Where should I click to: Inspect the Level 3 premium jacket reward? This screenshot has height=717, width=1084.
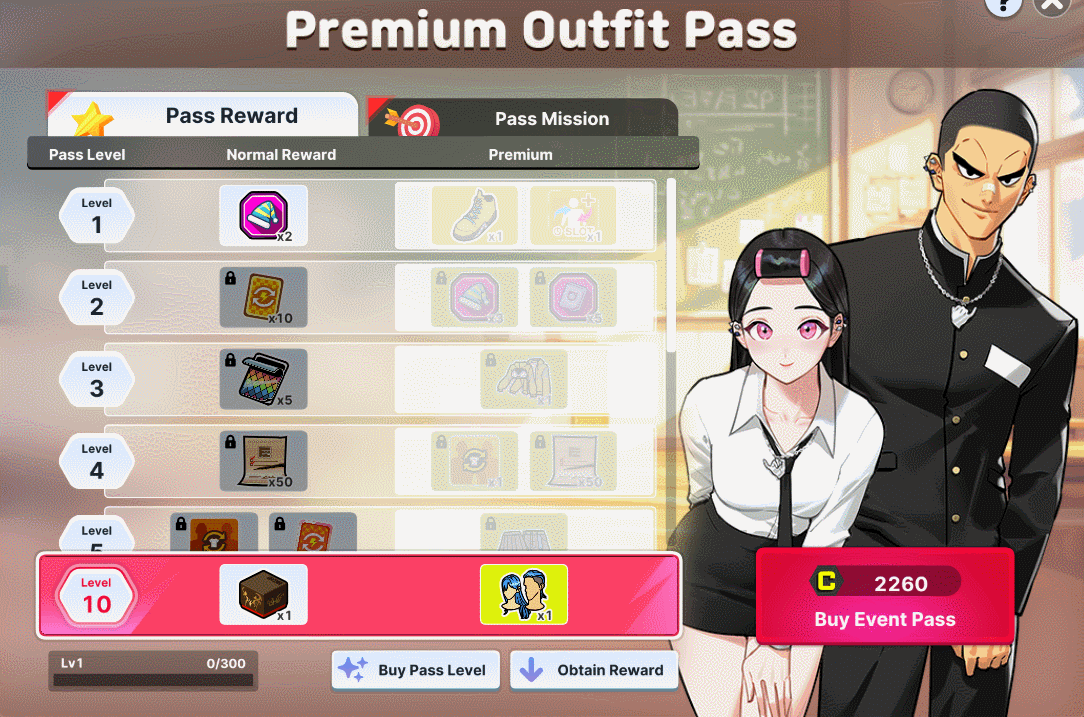(x=523, y=379)
